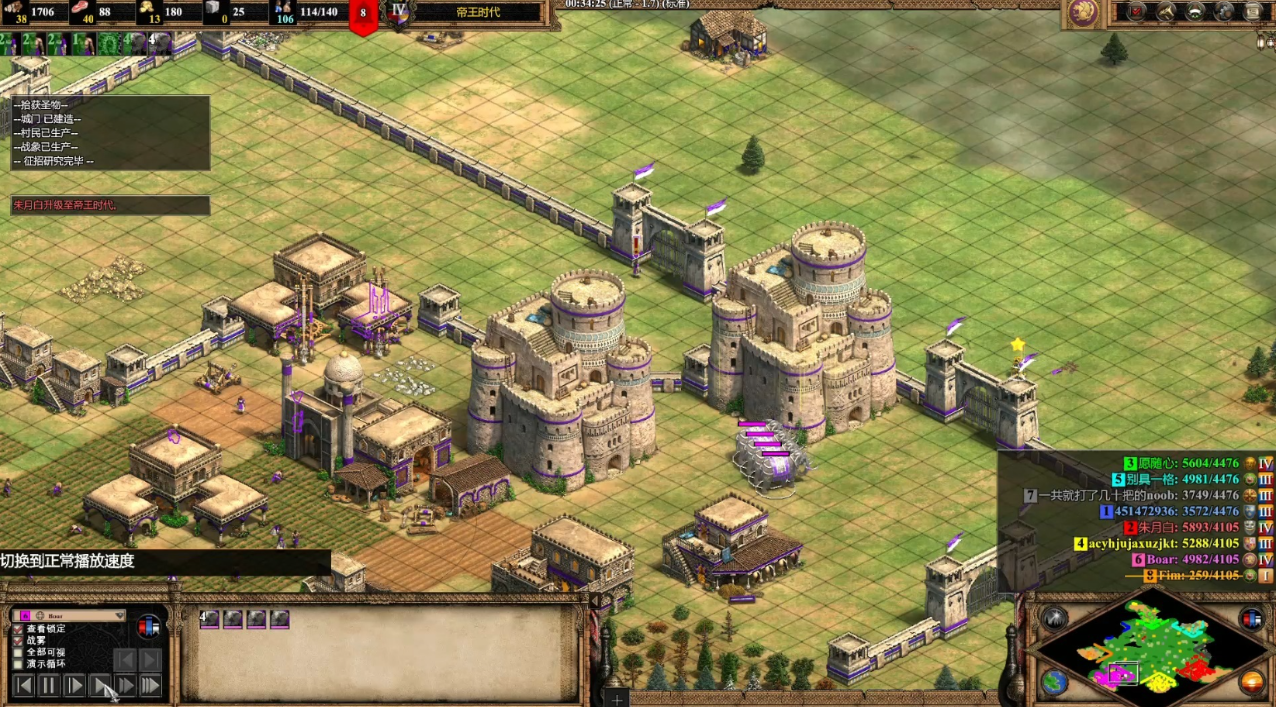Click the flare signal button beside minimap
The height and width of the screenshot is (707, 1276).
(1054, 618)
